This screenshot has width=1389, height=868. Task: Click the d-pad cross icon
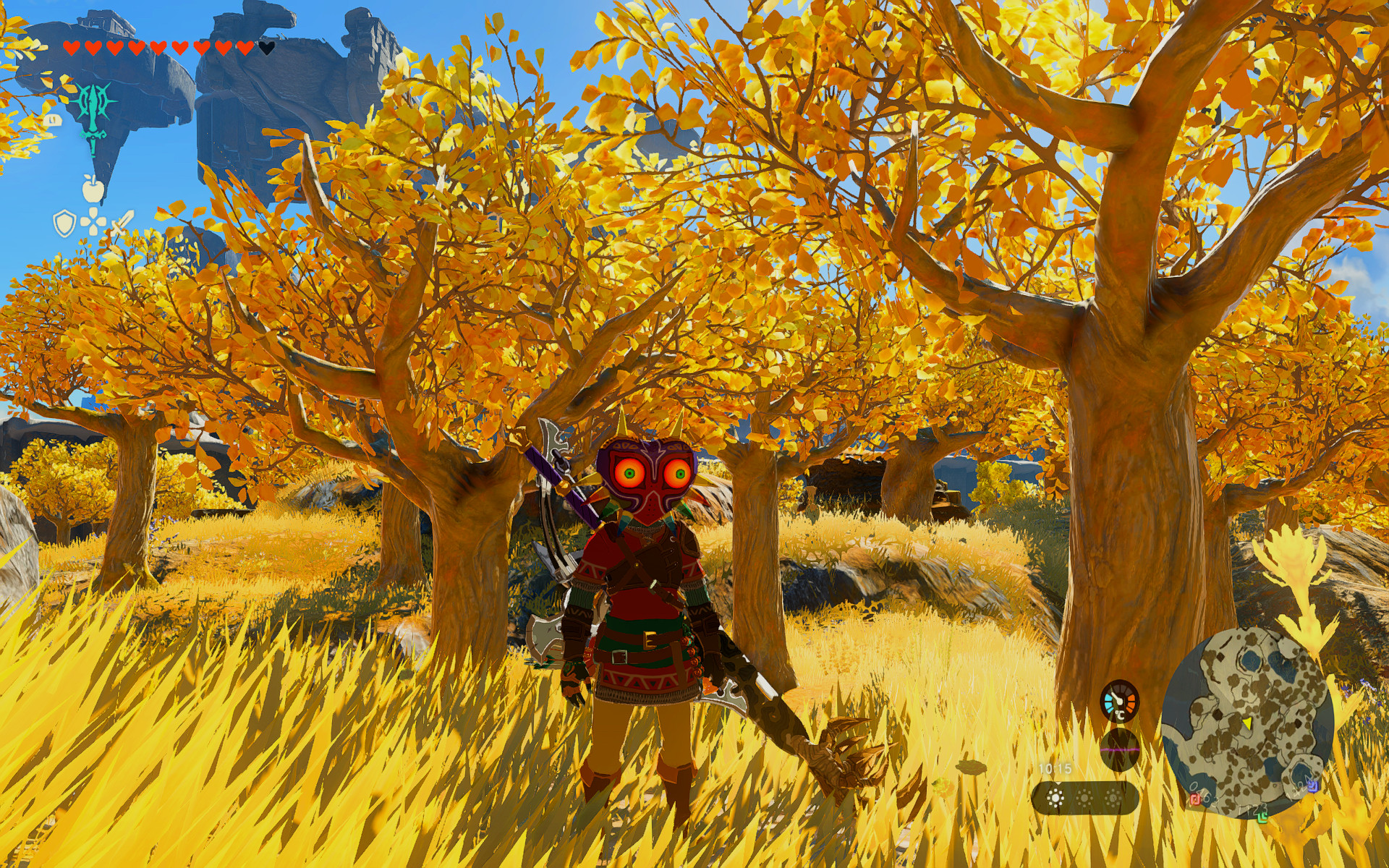pyautogui.click(x=93, y=221)
